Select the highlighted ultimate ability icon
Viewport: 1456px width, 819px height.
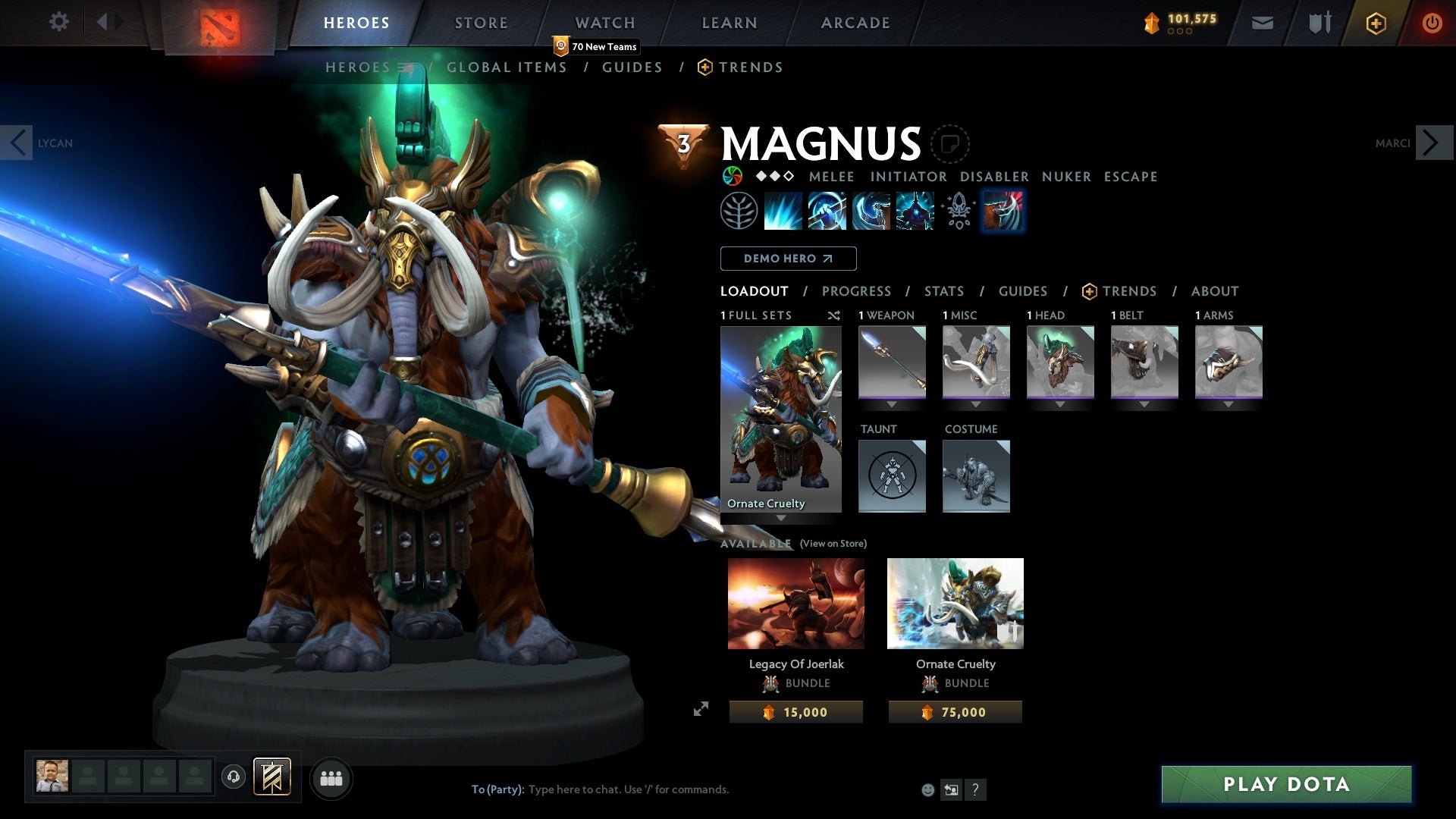point(1003,211)
